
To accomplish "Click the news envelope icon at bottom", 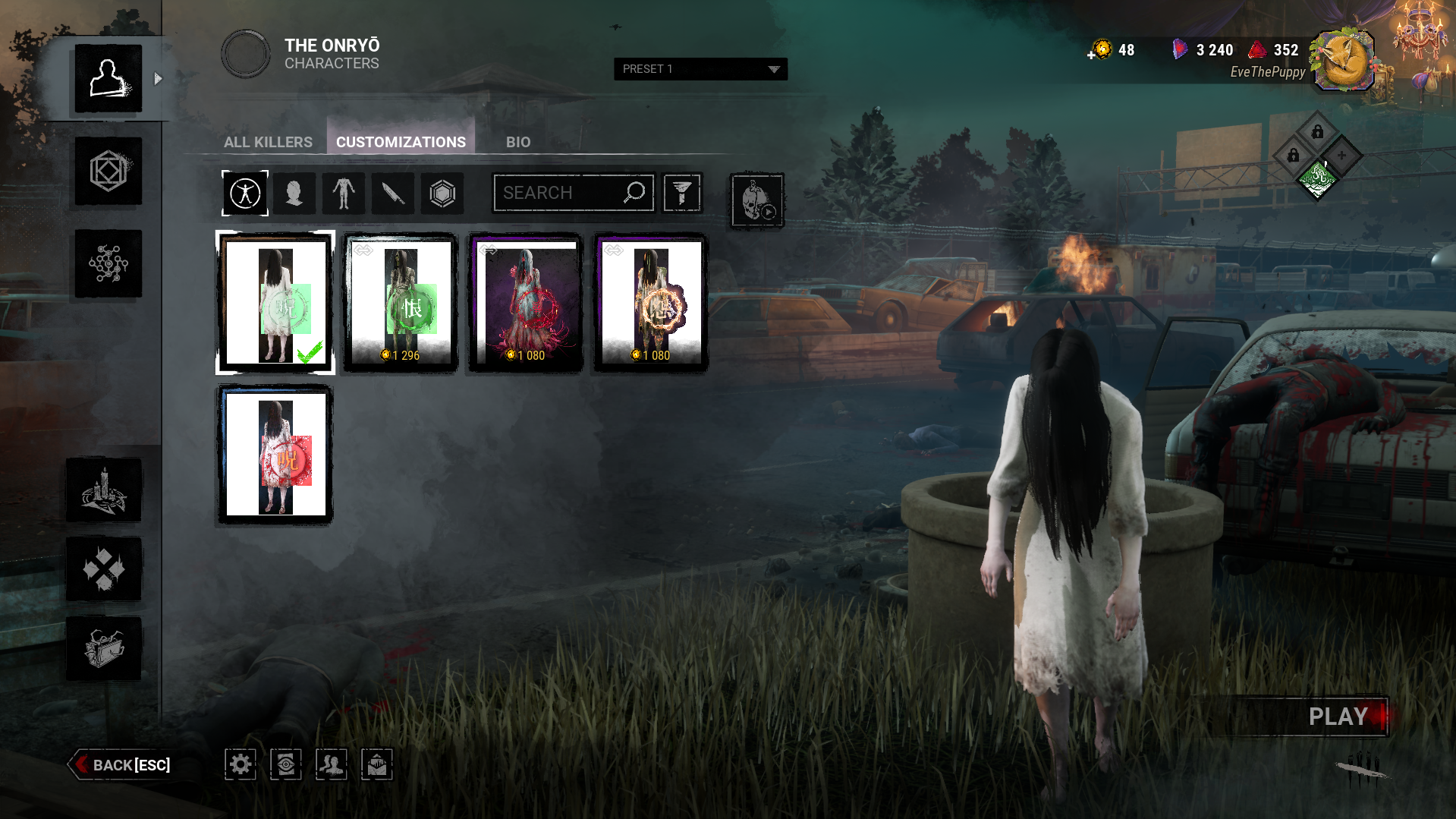I will (376, 764).
